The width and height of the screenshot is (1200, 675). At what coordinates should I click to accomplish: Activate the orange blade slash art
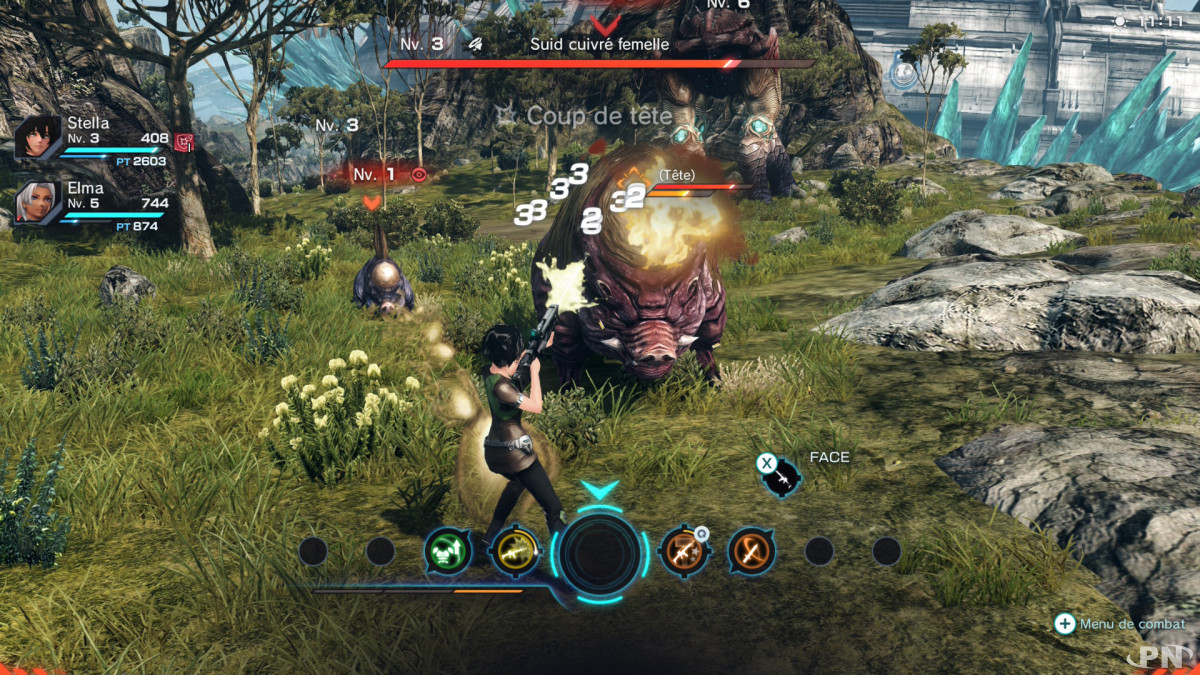pos(752,551)
